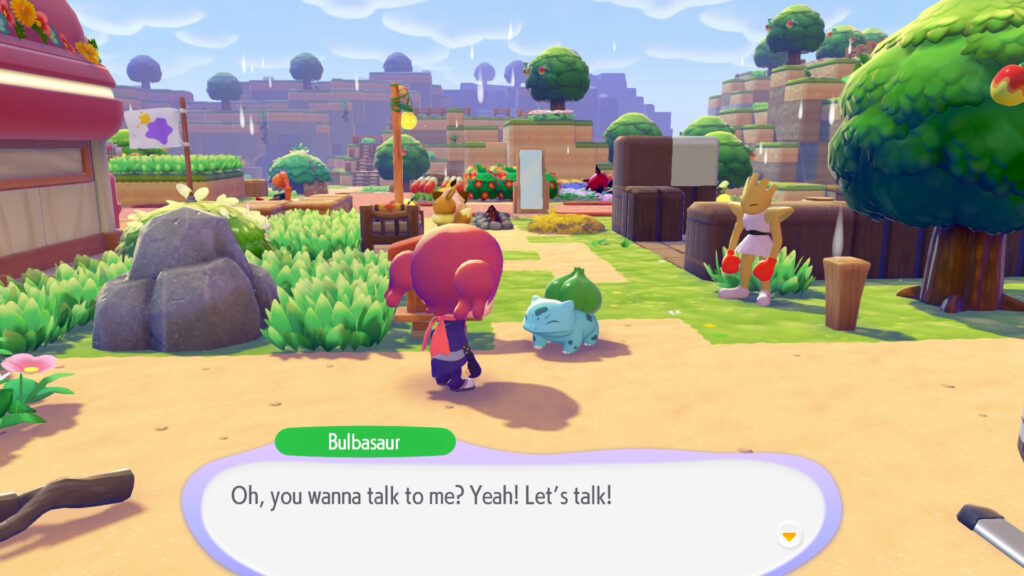Advance dialogue with the orange arrow indicator
Image resolution: width=1024 pixels, height=576 pixels.
tap(789, 537)
